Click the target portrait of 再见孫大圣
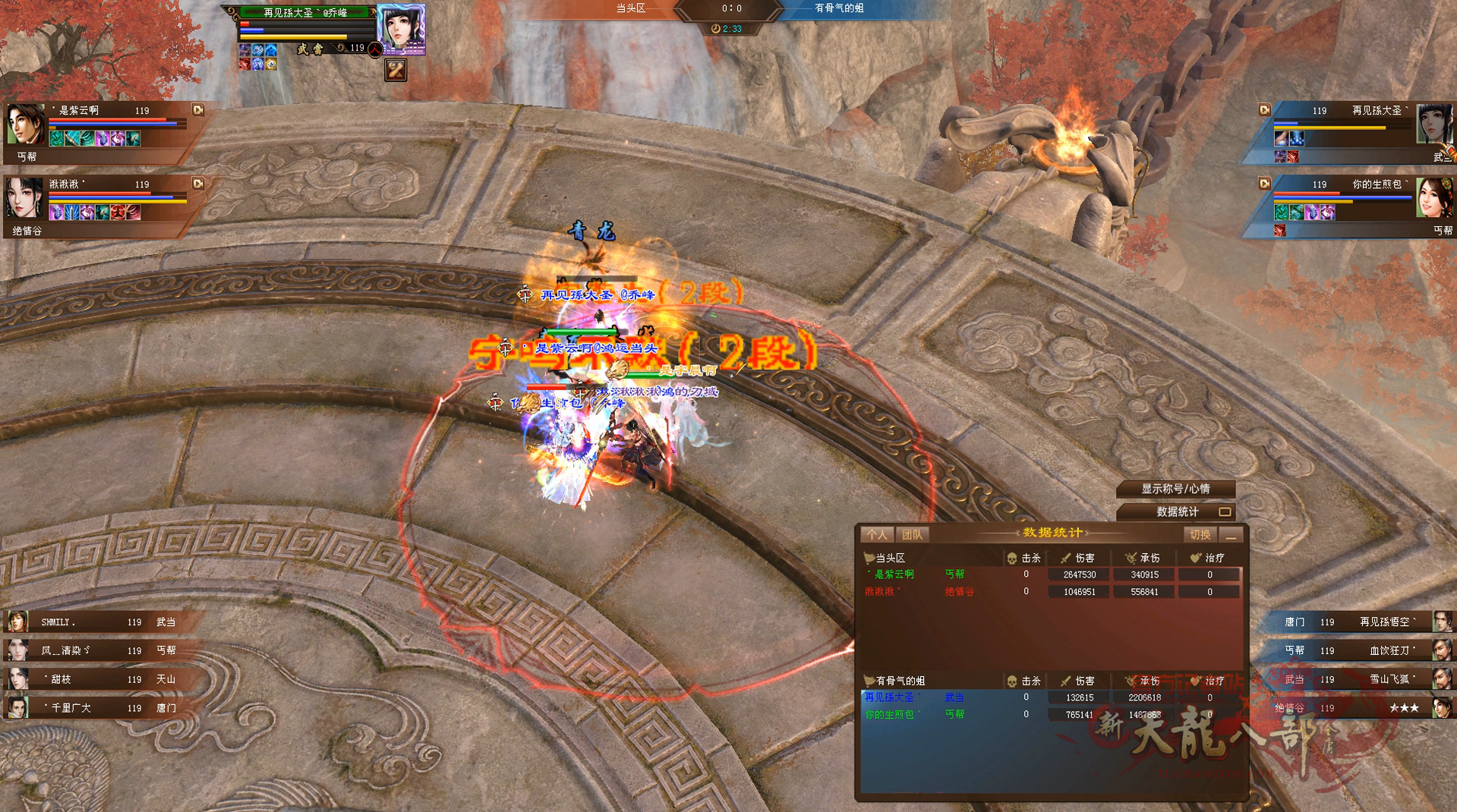 400,28
